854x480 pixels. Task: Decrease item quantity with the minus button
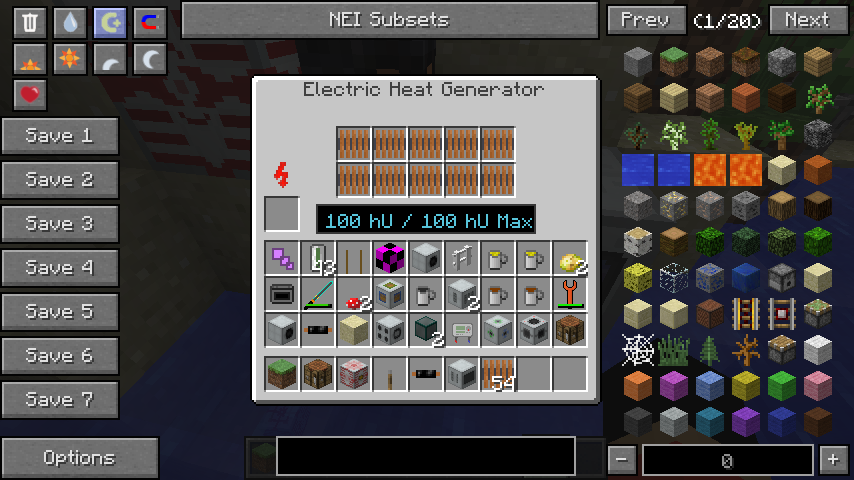coord(621,460)
